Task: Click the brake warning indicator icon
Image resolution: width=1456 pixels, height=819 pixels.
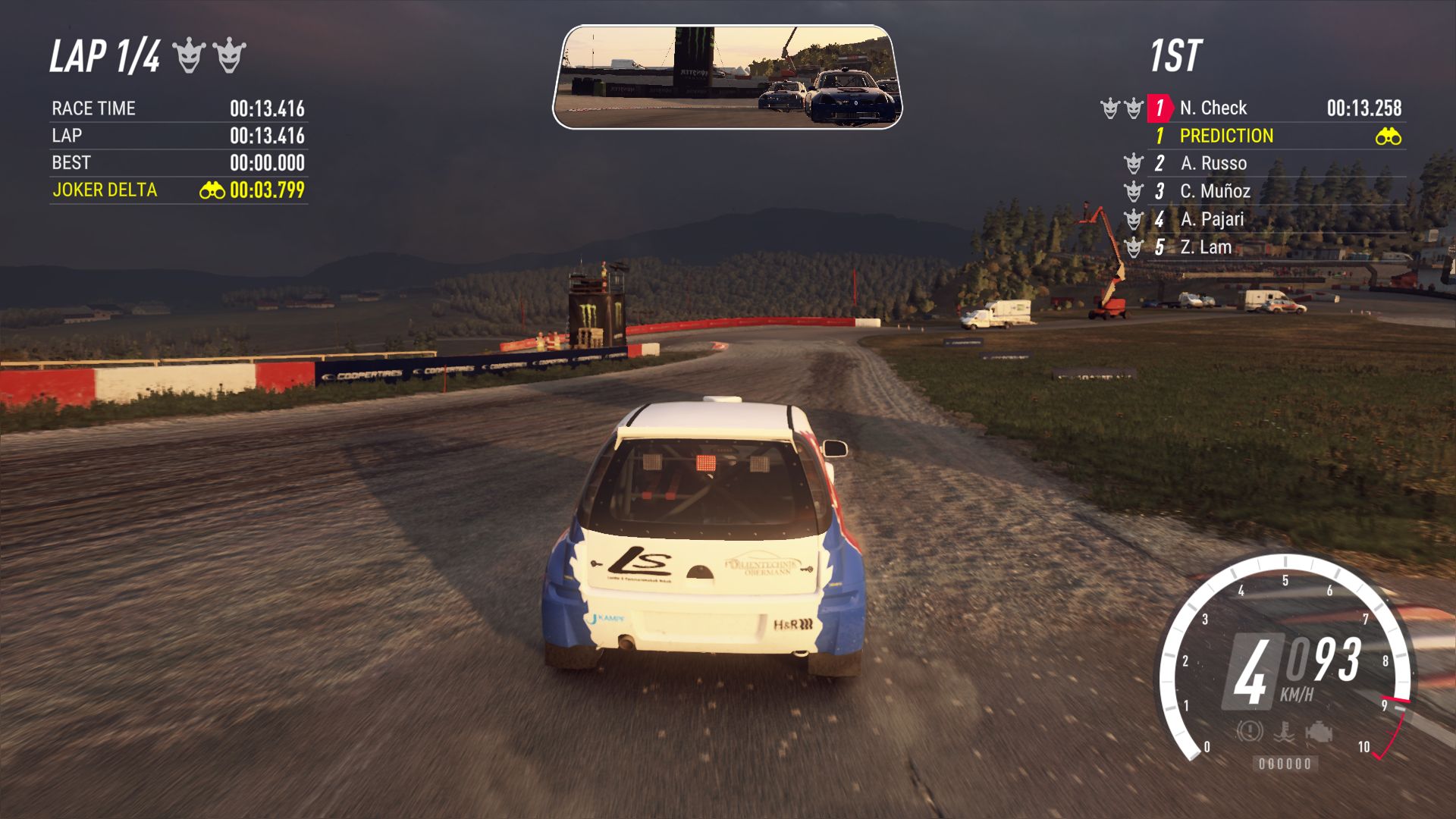Action: click(x=1249, y=732)
